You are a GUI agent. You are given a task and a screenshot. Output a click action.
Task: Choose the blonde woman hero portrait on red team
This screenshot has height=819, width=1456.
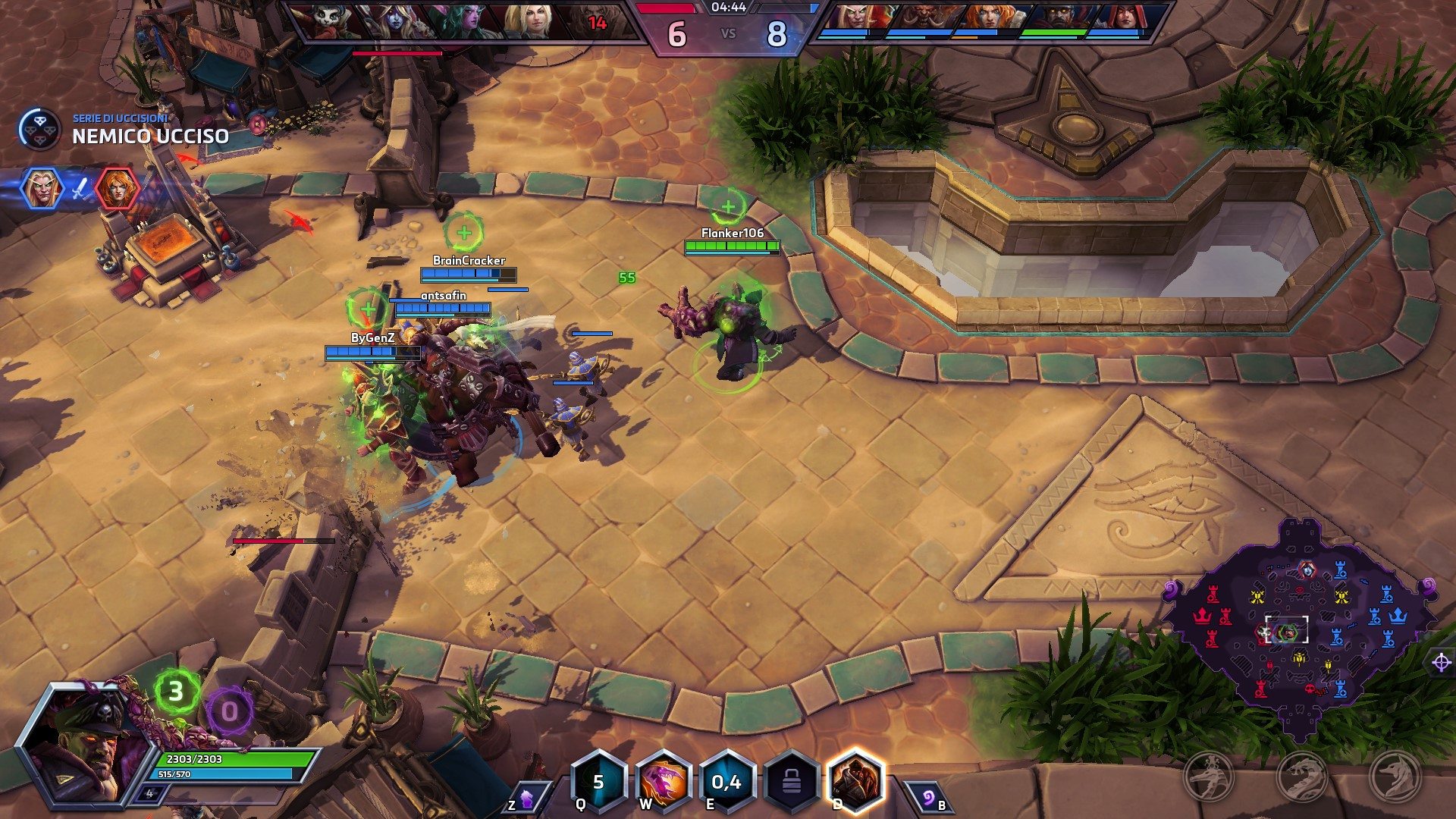pos(526,20)
